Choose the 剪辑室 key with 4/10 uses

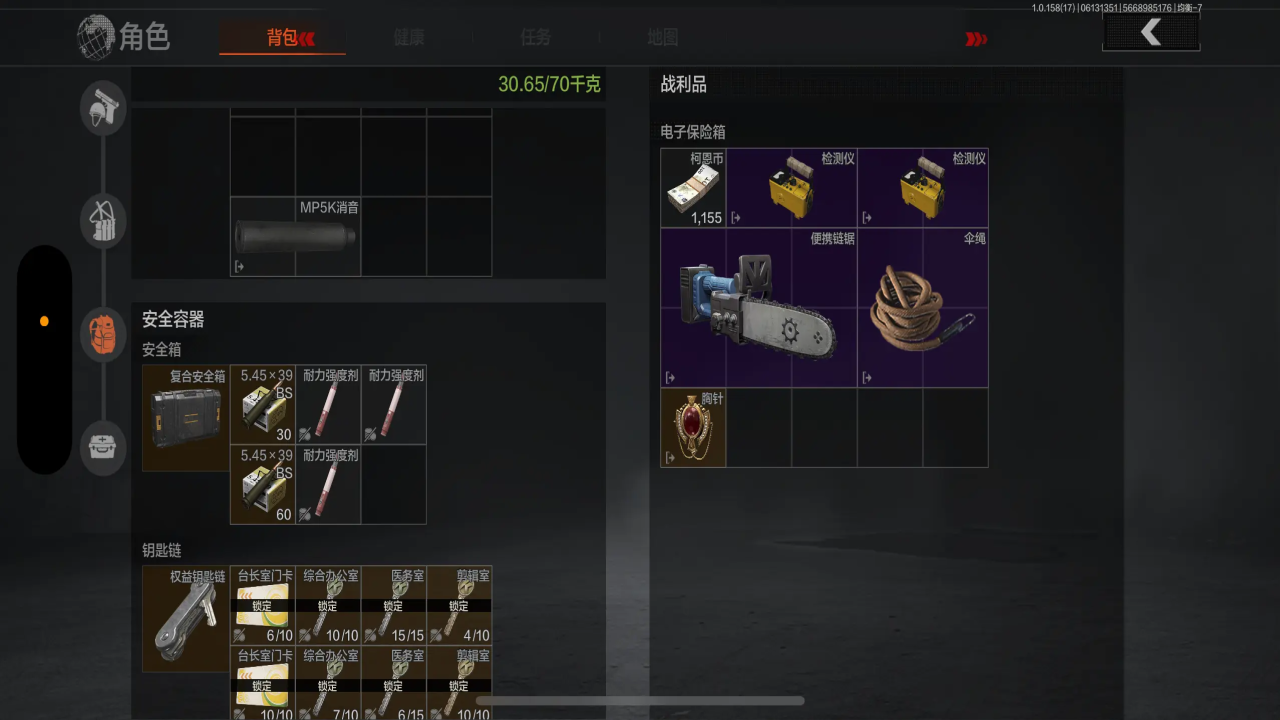coord(459,605)
